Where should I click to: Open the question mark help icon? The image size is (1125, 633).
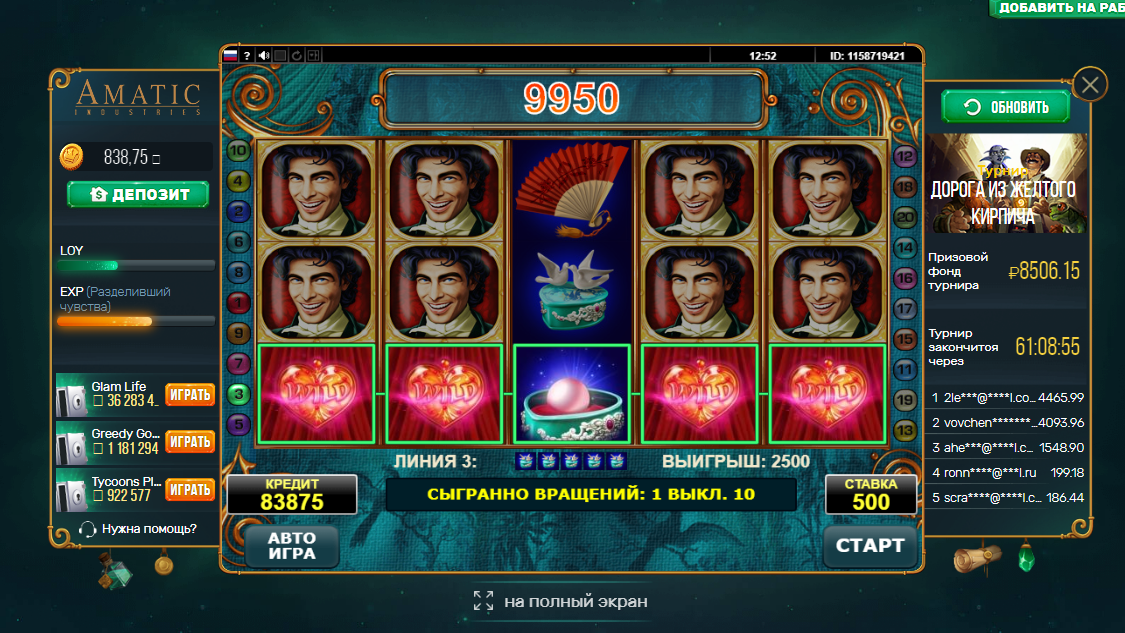coord(247,56)
